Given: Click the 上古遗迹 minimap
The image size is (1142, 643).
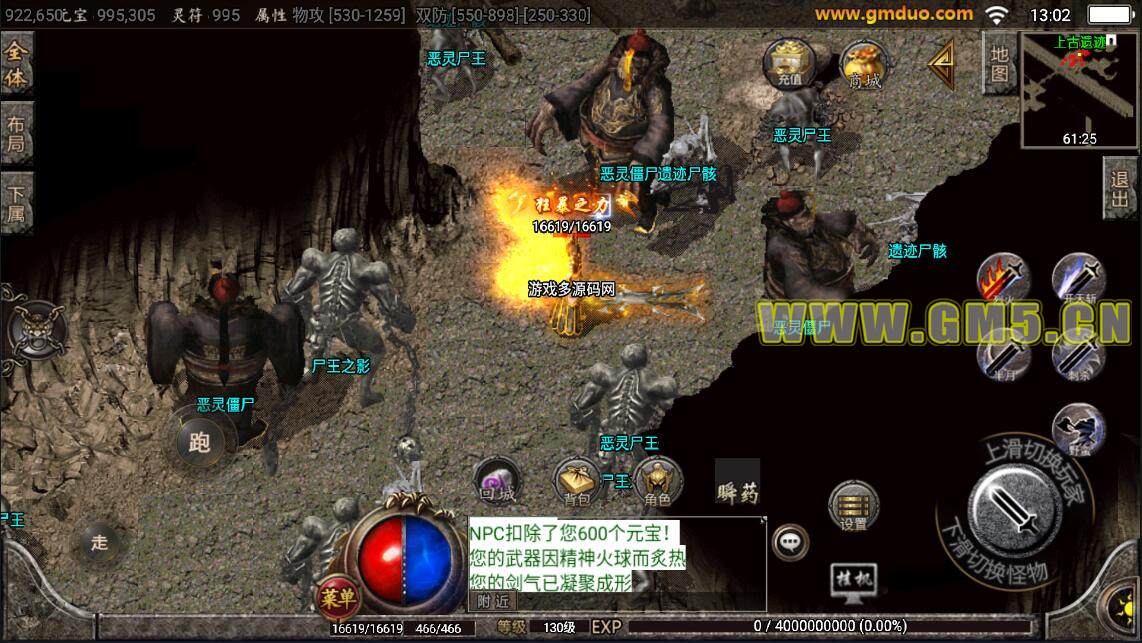Looking at the screenshot, I should tap(1080, 90).
